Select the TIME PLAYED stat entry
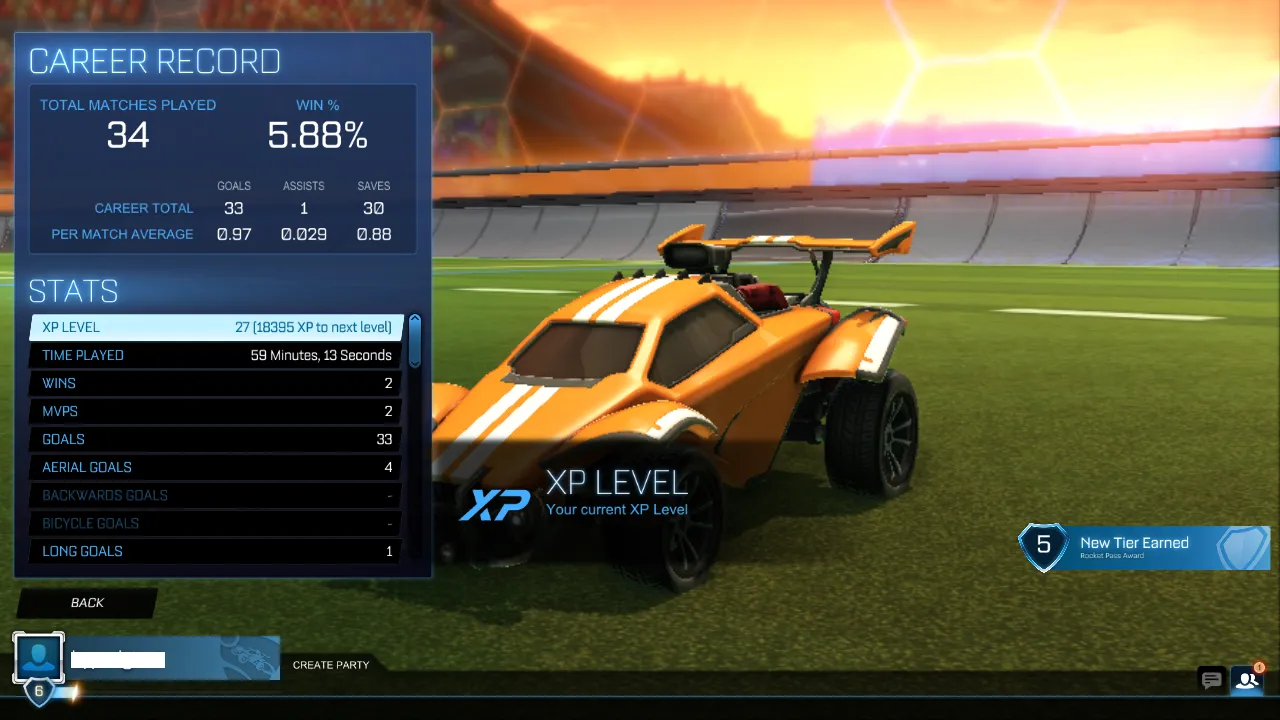The image size is (1280, 720). [215, 355]
